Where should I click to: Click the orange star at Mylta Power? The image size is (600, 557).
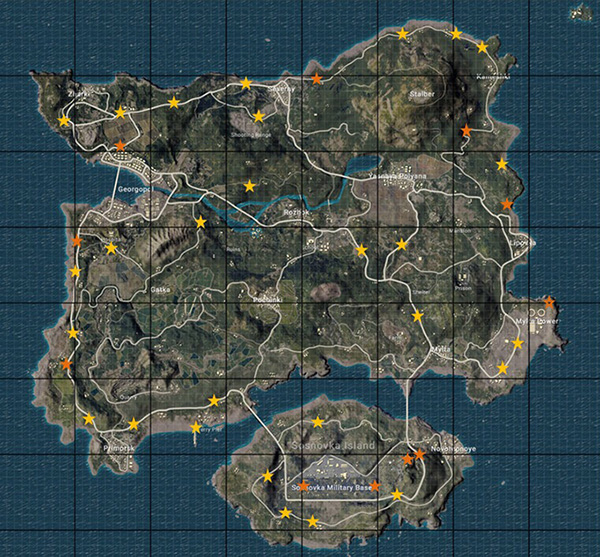549,301
